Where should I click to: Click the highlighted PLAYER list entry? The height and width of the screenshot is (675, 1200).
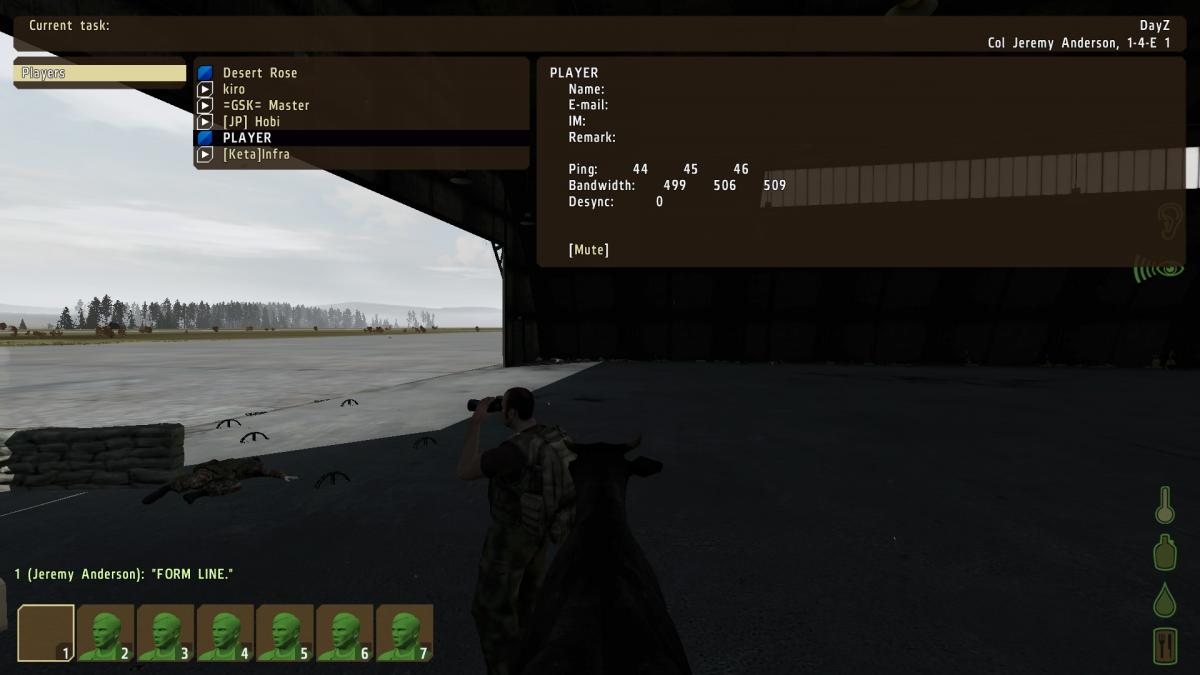click(247, 138)
